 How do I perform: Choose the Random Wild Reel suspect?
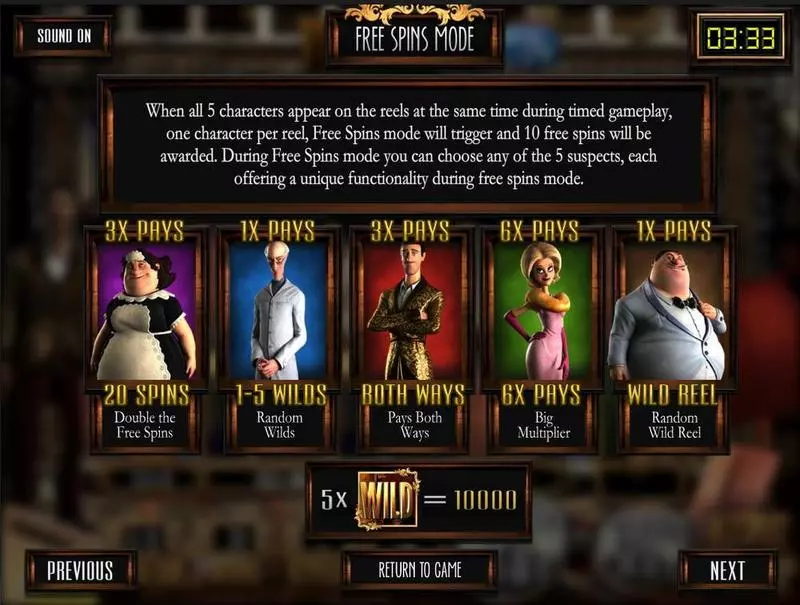[x=674, y=310]
